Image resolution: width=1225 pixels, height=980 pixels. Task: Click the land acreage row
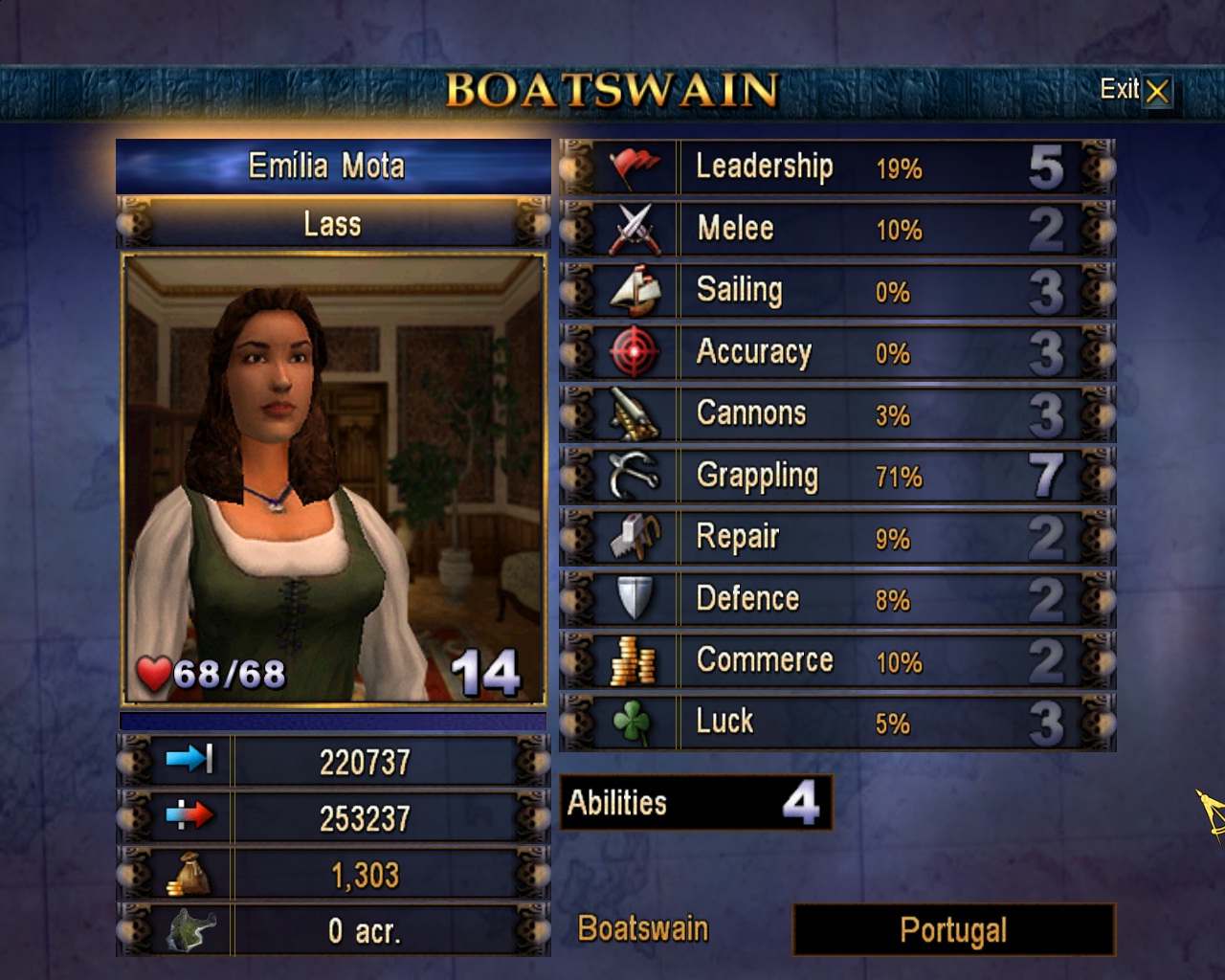point(333,930)
